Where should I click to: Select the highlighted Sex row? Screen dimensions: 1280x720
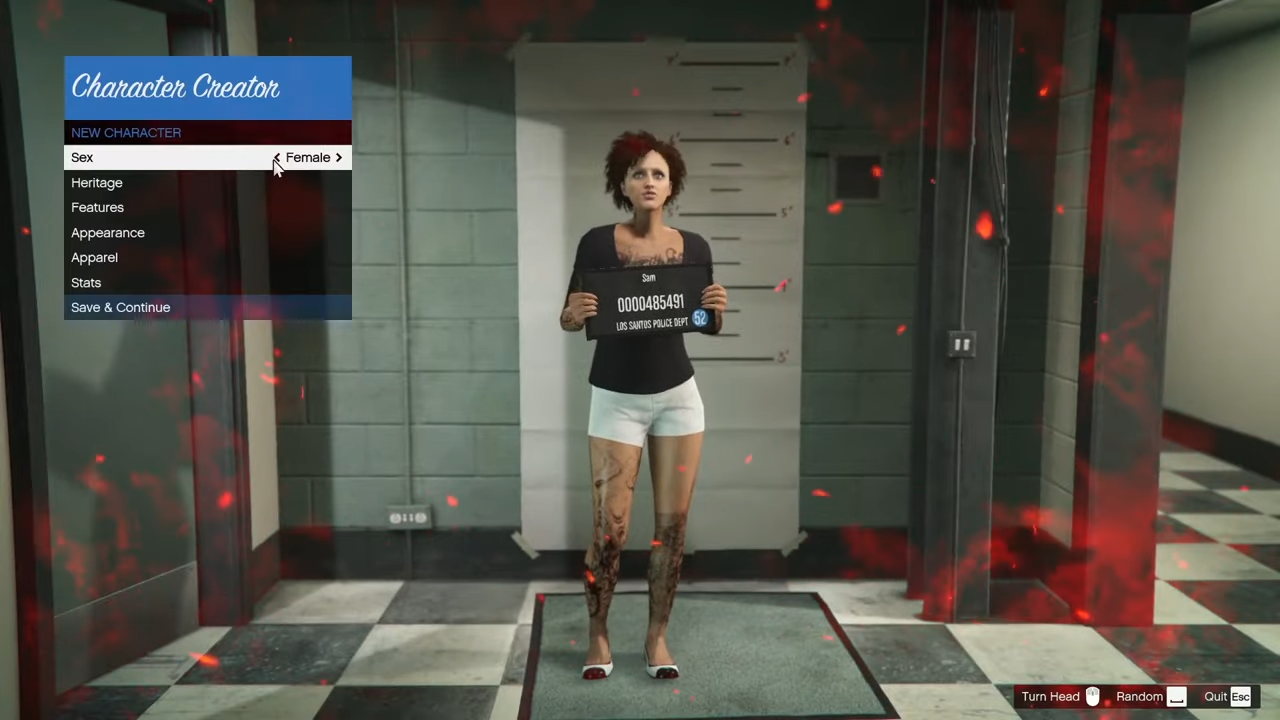150,157
